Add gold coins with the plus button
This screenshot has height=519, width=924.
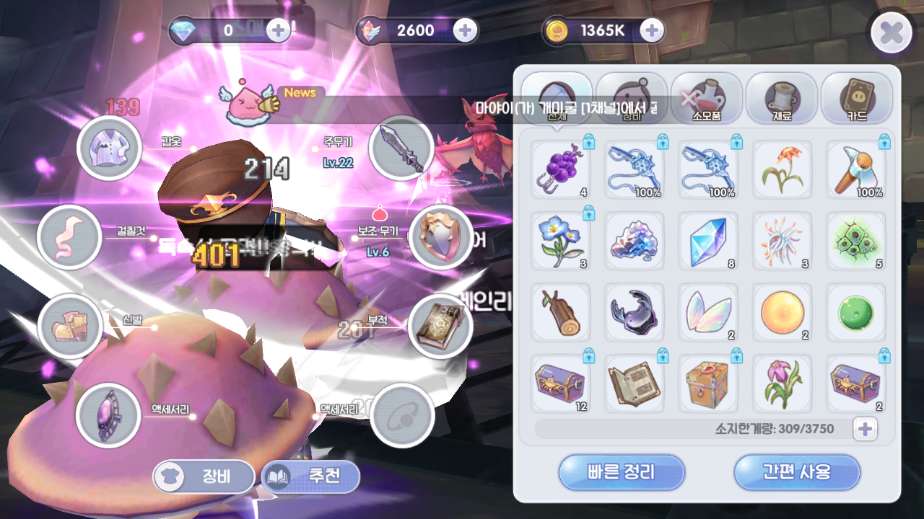coord(651,30)
